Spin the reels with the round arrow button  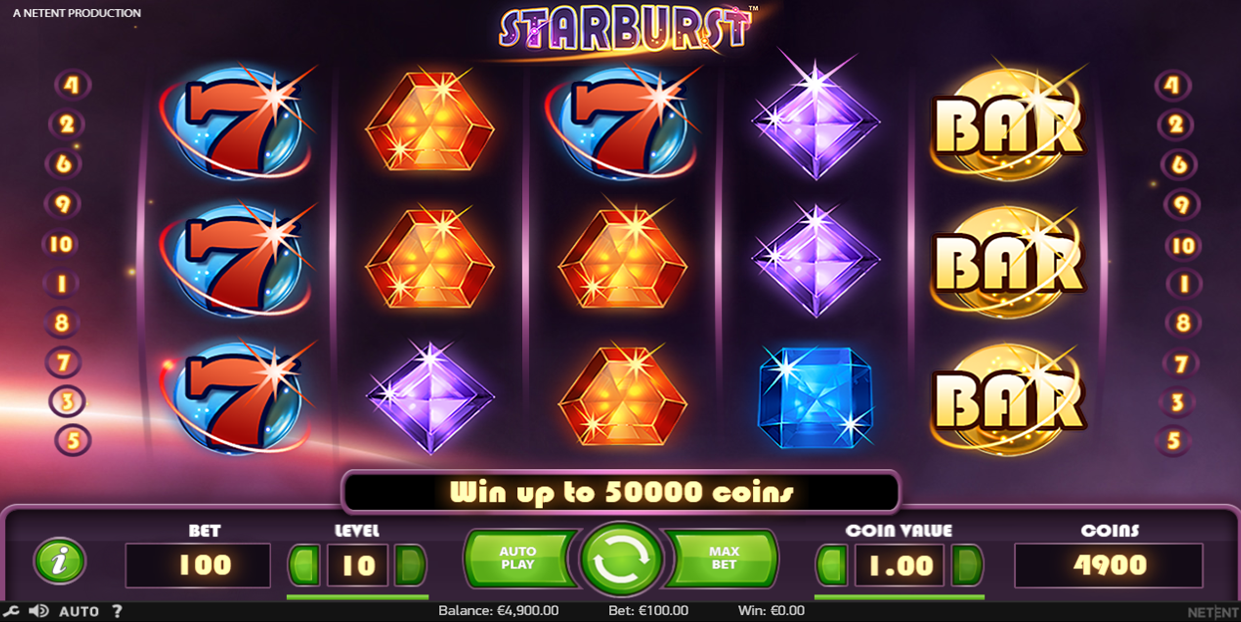(621, 560)
